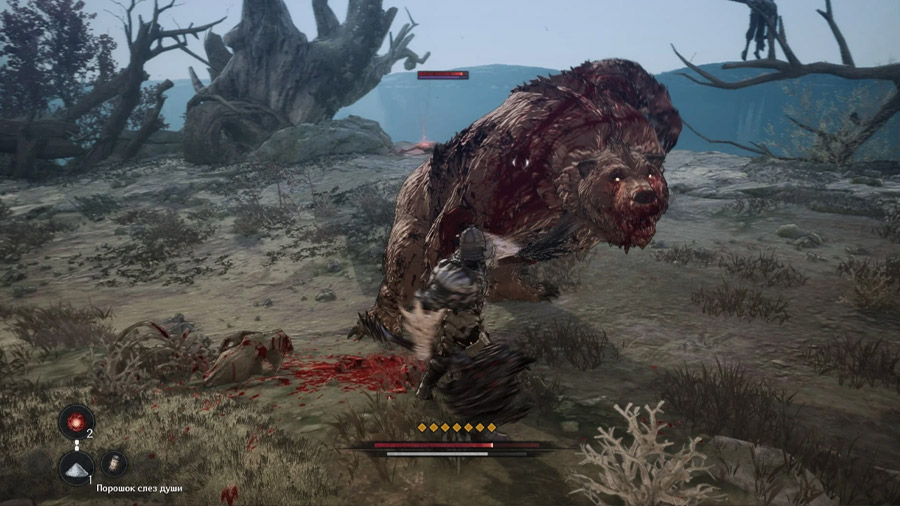Screen dimensions: 900x506
Task: Select the small lantern item slot
Action: coord(113,463)
